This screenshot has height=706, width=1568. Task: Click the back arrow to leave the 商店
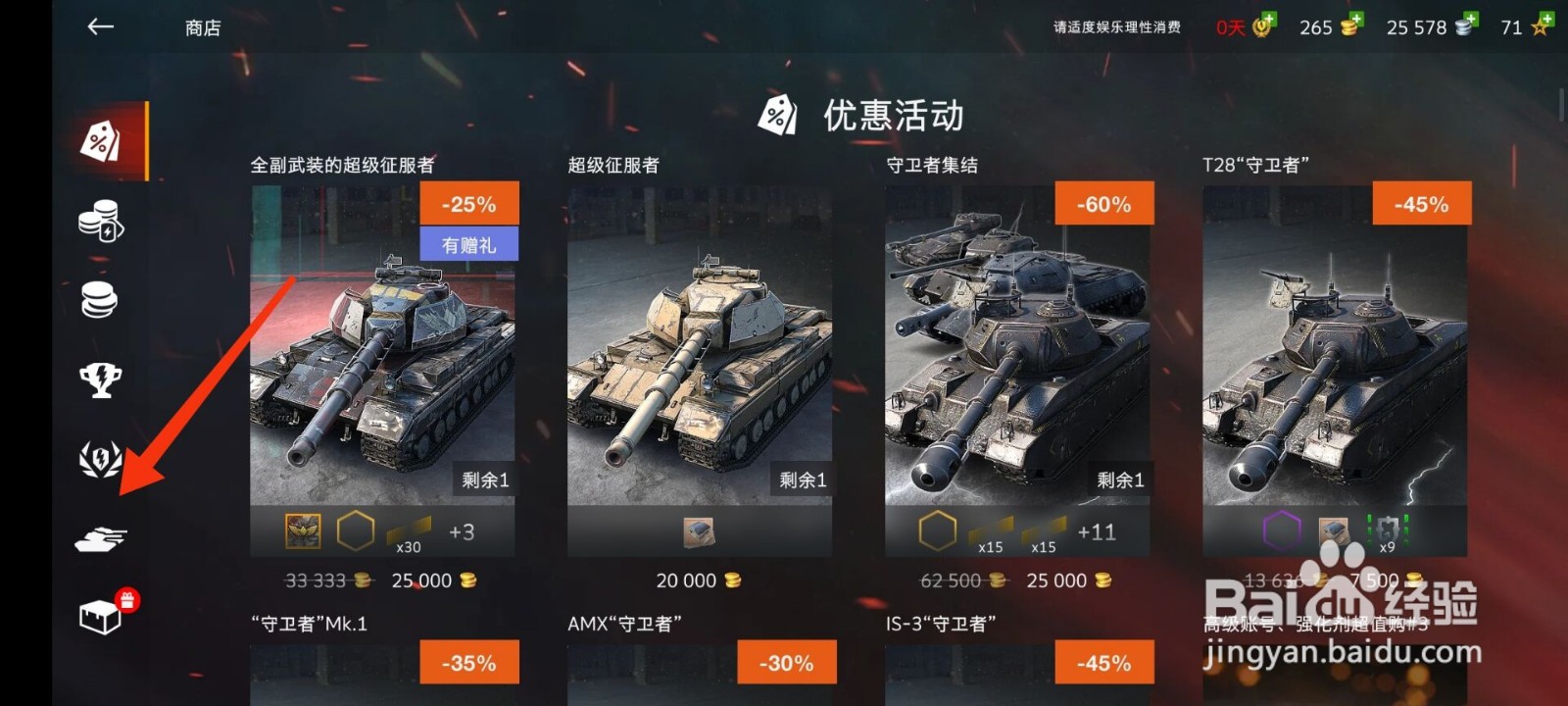98,27
